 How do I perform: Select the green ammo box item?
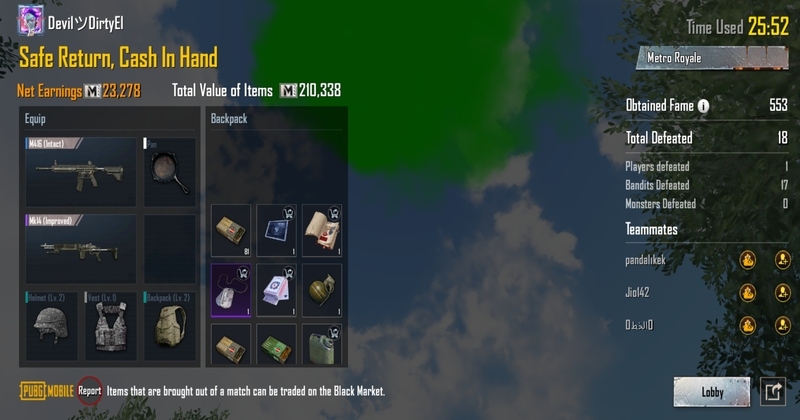(277, 345)
